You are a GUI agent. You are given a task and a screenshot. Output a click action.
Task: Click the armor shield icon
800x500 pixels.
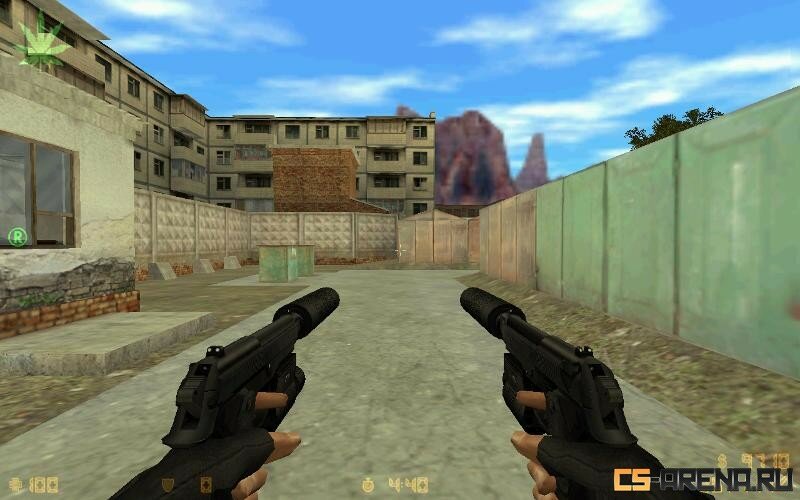tap(167, 485)
